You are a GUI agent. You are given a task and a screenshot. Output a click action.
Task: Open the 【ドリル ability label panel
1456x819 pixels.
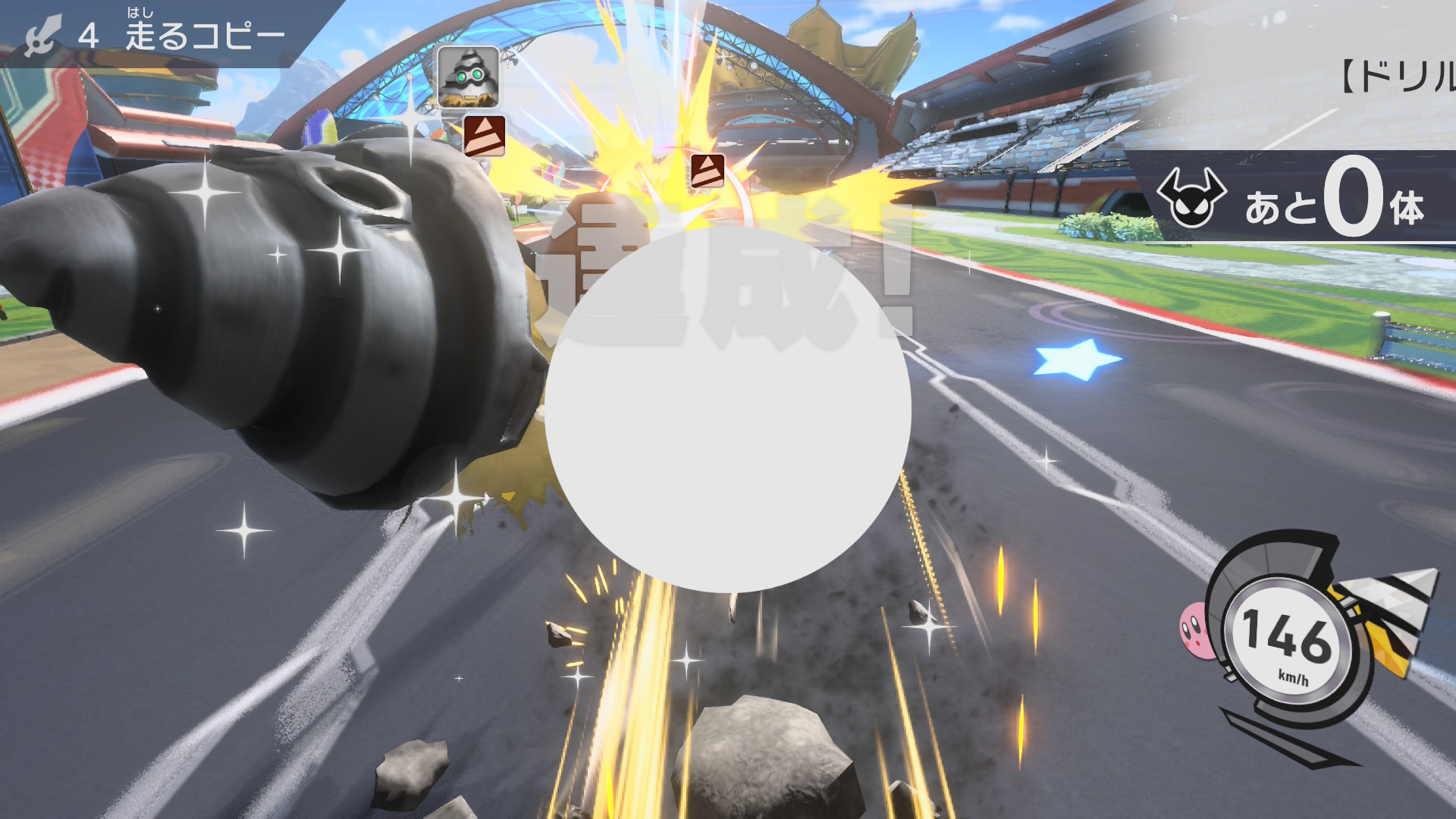(1395, 76)
